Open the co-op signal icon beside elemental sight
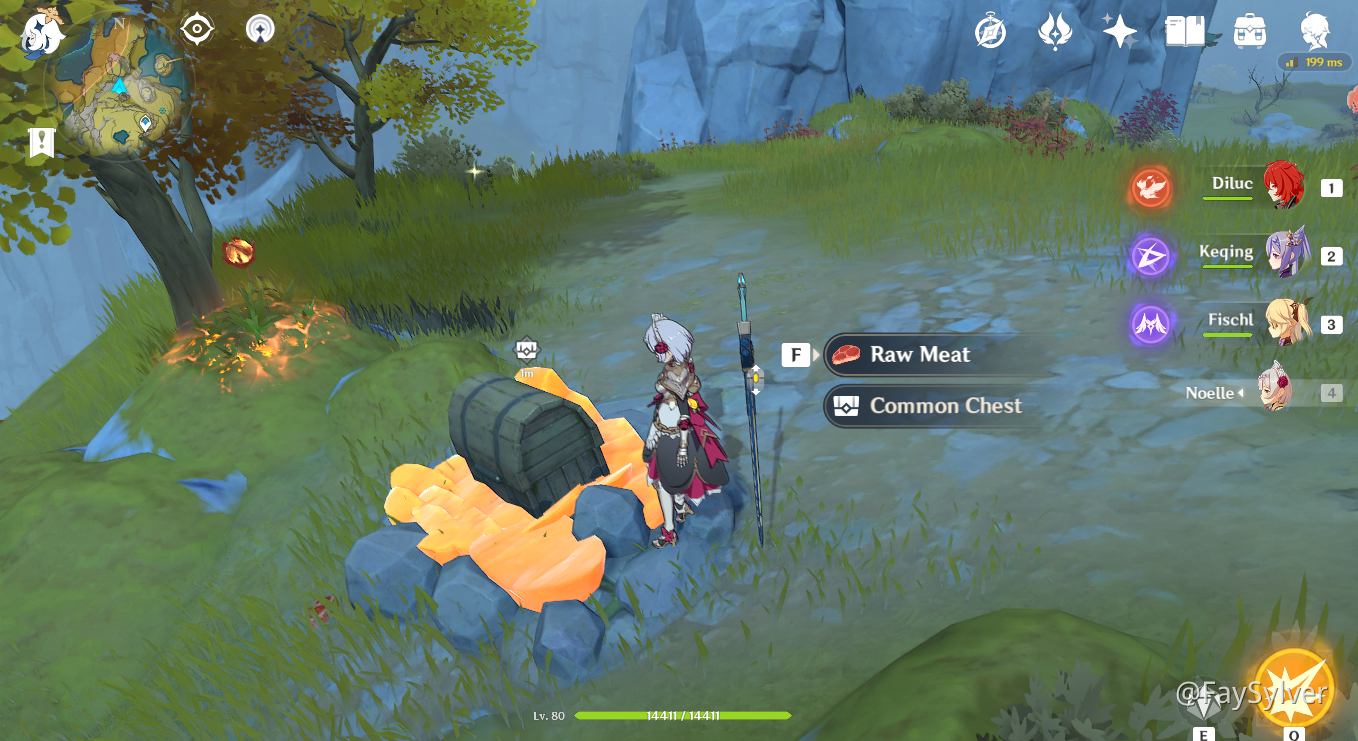1358x741 pixels. [x=260, y=29]
